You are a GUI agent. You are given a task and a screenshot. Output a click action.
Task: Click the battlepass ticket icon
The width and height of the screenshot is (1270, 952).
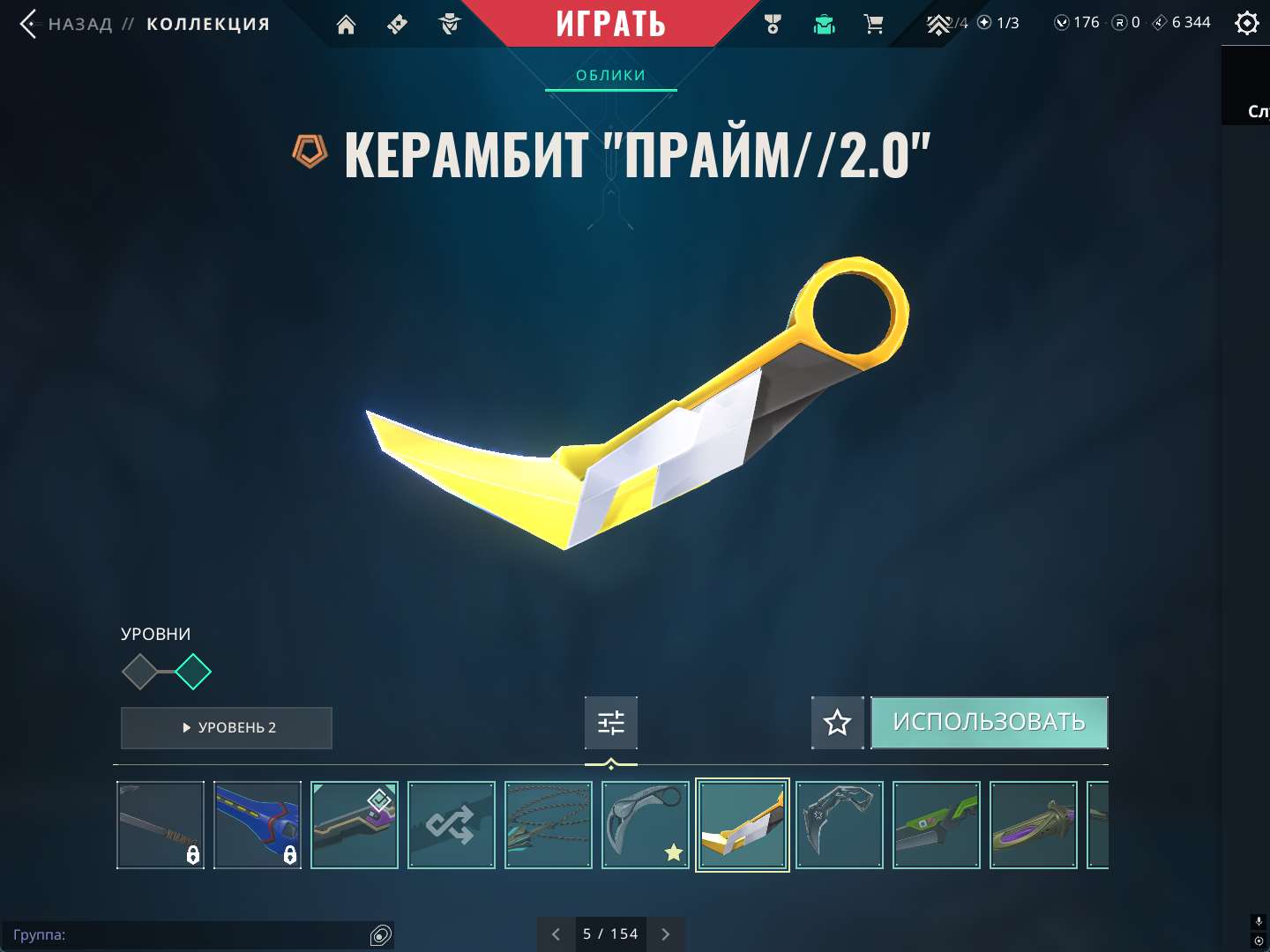coord(396,24)
